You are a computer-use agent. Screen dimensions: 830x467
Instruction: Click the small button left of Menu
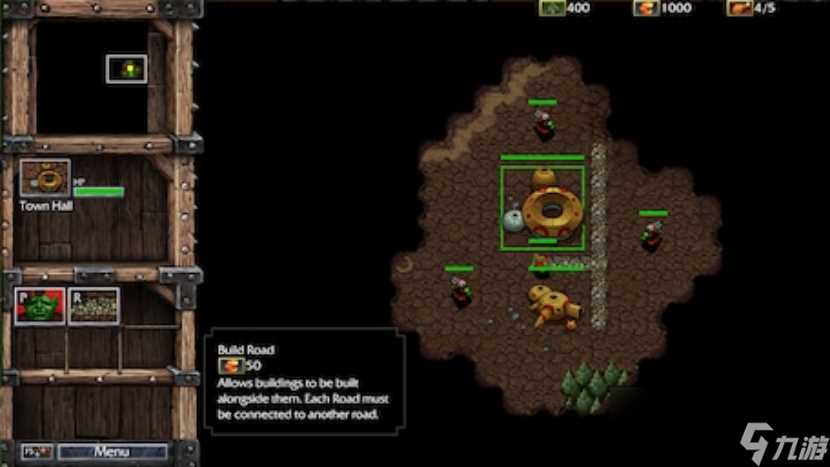[36, 451]
